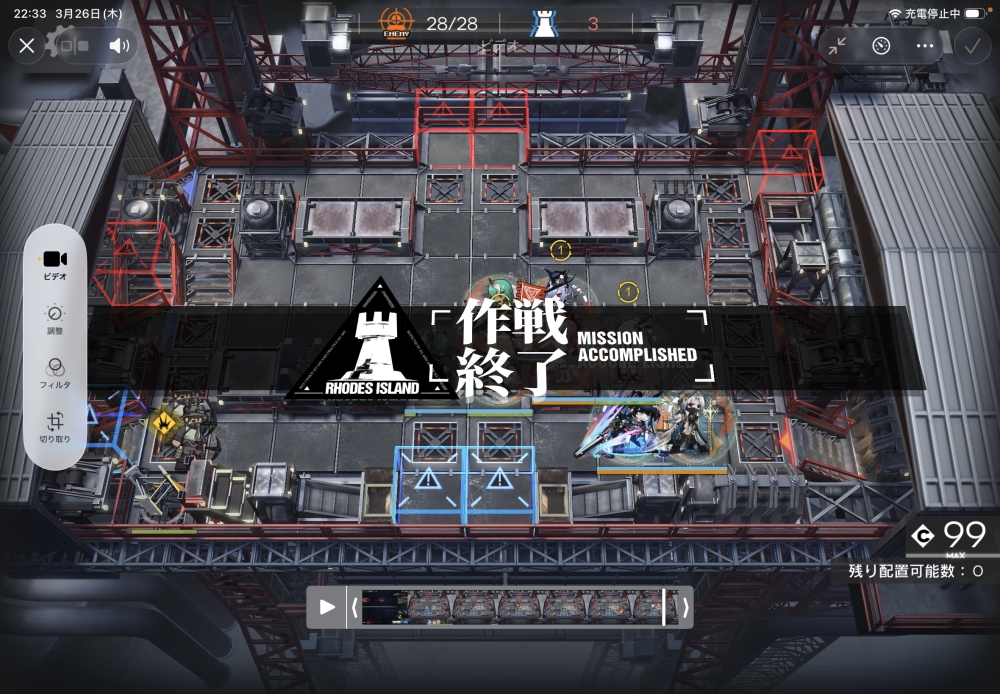Select the ビデオ editing tab
Viewport: 1000px width, 694px height.
pyautogui.click(x=55, y=265)
